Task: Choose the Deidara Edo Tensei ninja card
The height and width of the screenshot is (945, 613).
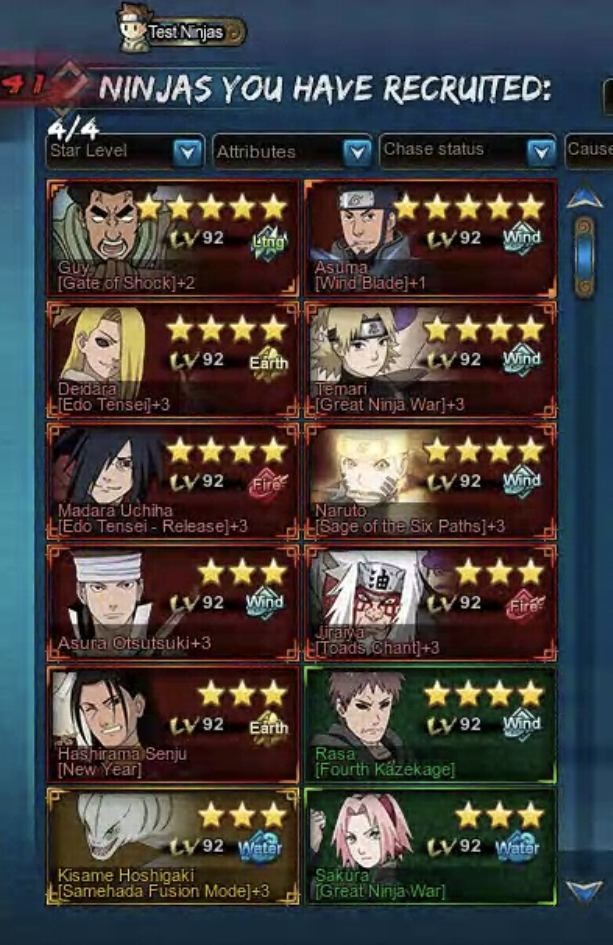Action: tap(173, 360)
